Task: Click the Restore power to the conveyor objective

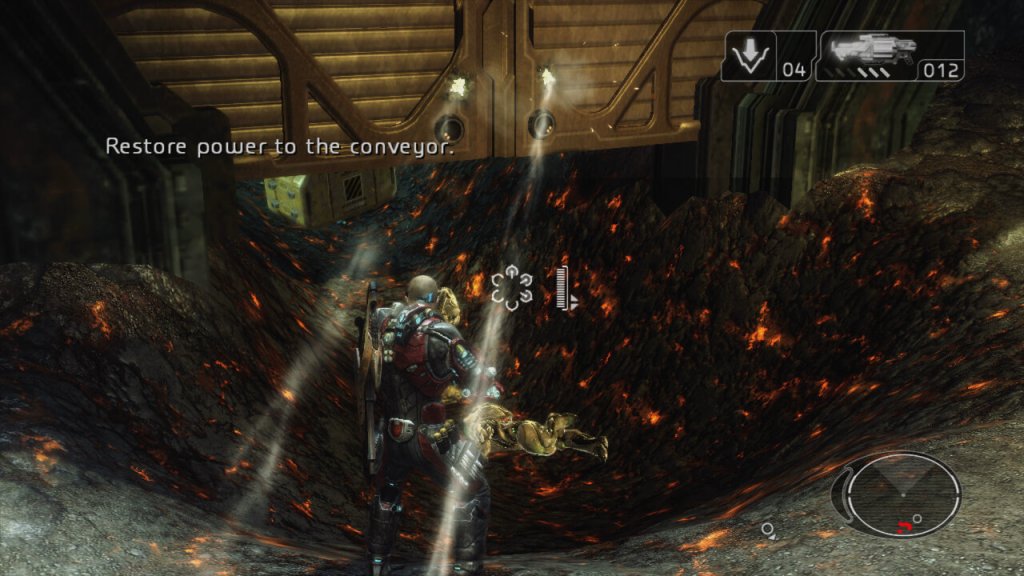Action: coord(280,147)
